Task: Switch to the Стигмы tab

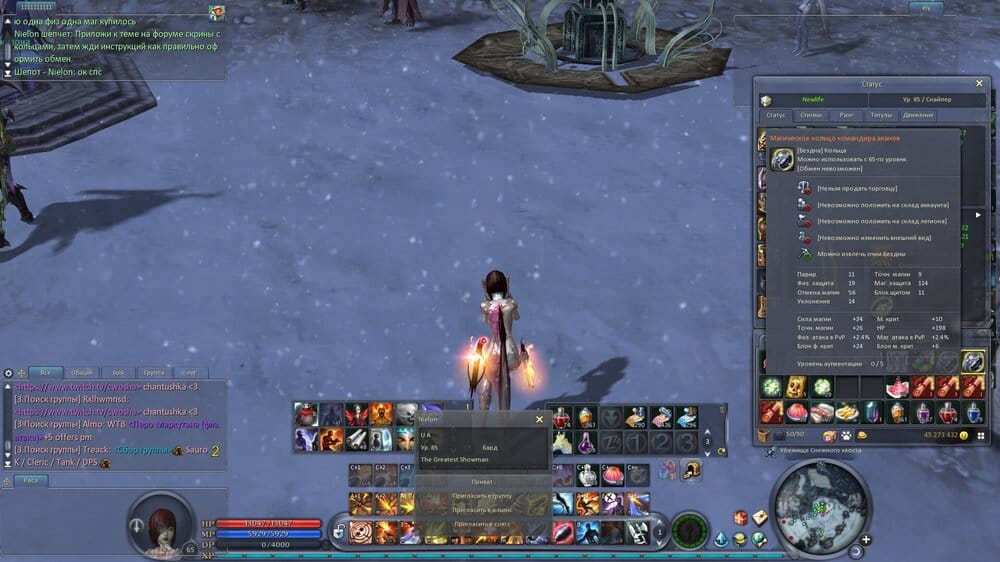Action: [x=811, y=116]
